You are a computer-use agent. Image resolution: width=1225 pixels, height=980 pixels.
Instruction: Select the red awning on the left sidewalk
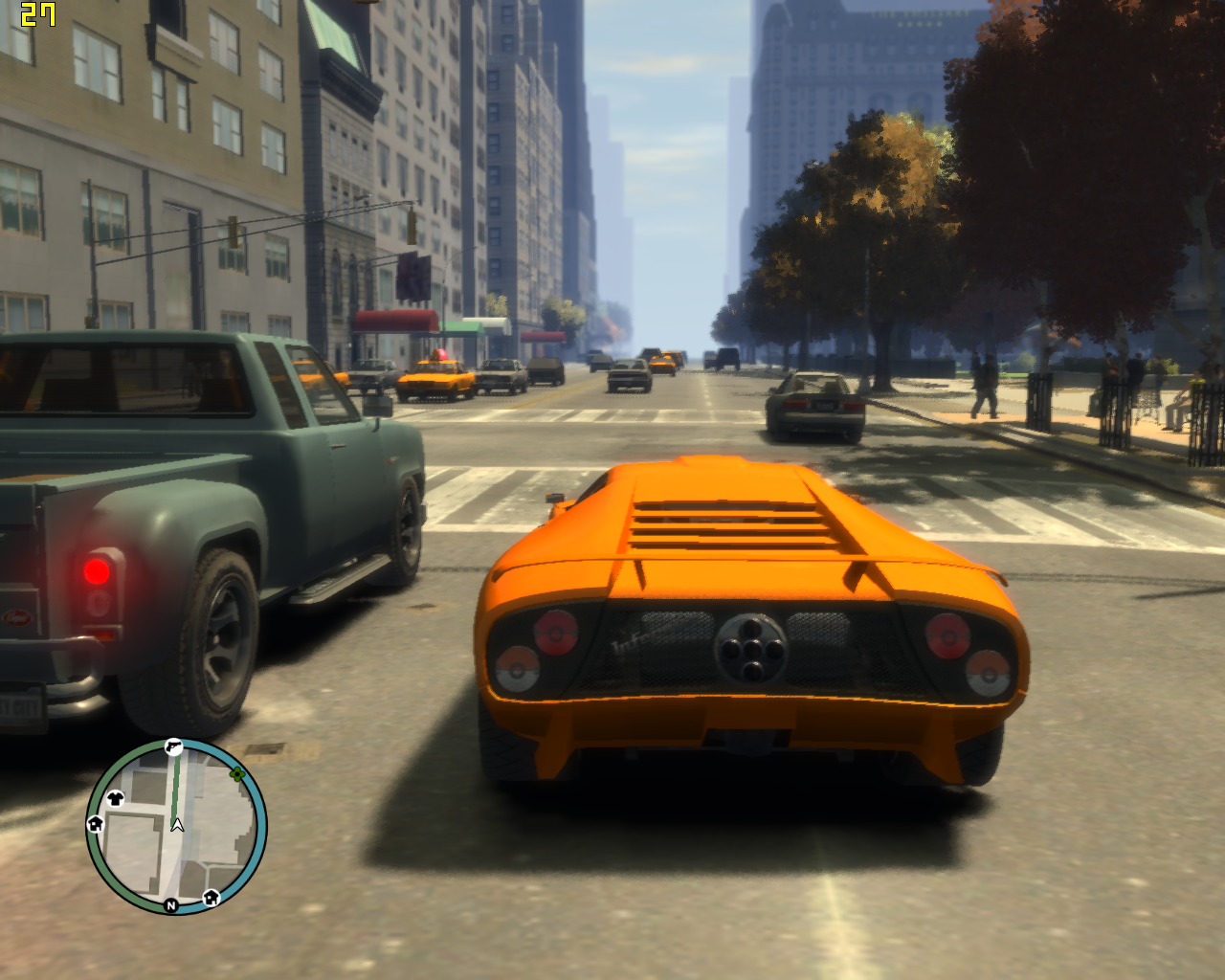tap(393, 320)
